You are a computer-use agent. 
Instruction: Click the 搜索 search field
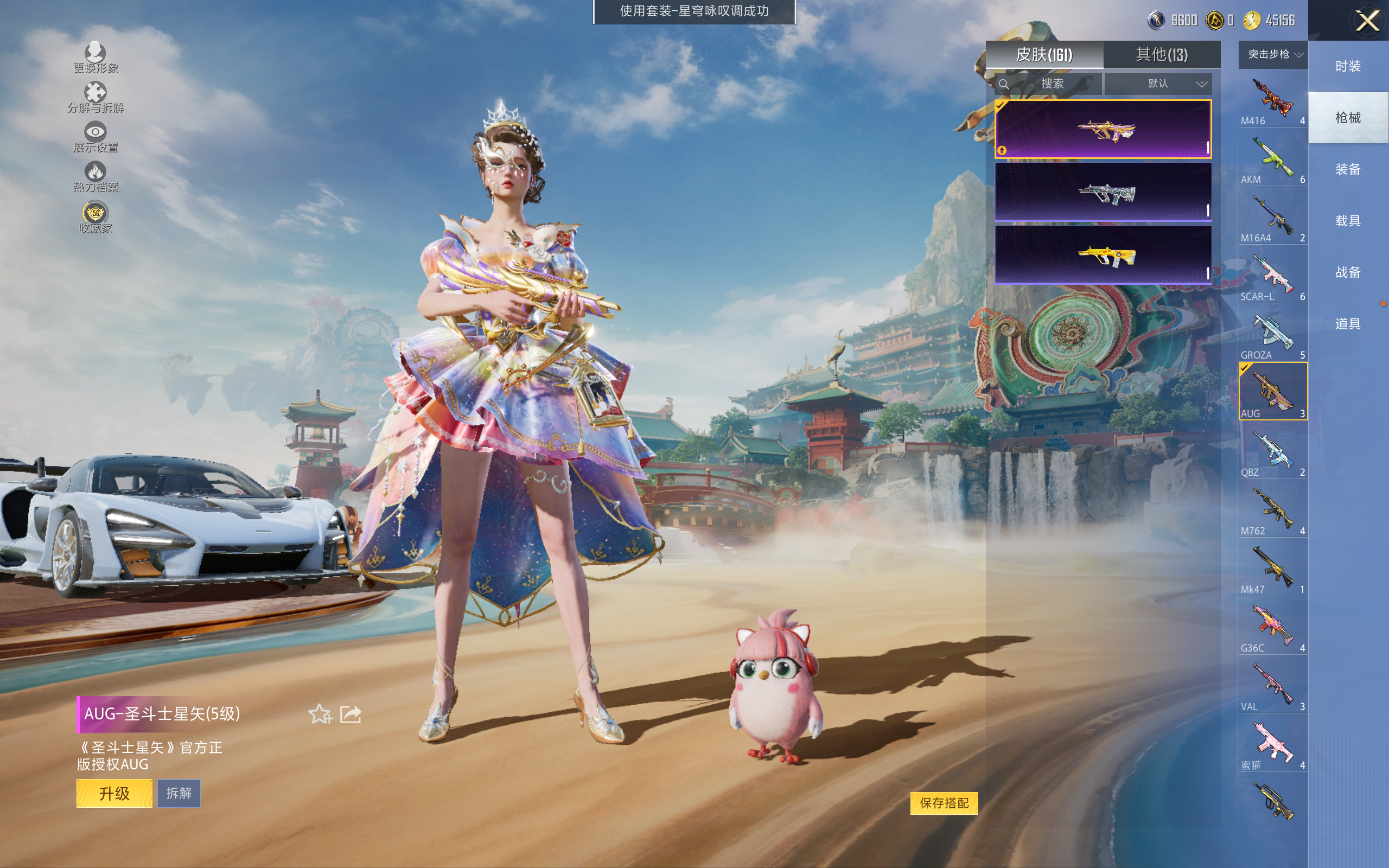click(x=1049, y=84)
